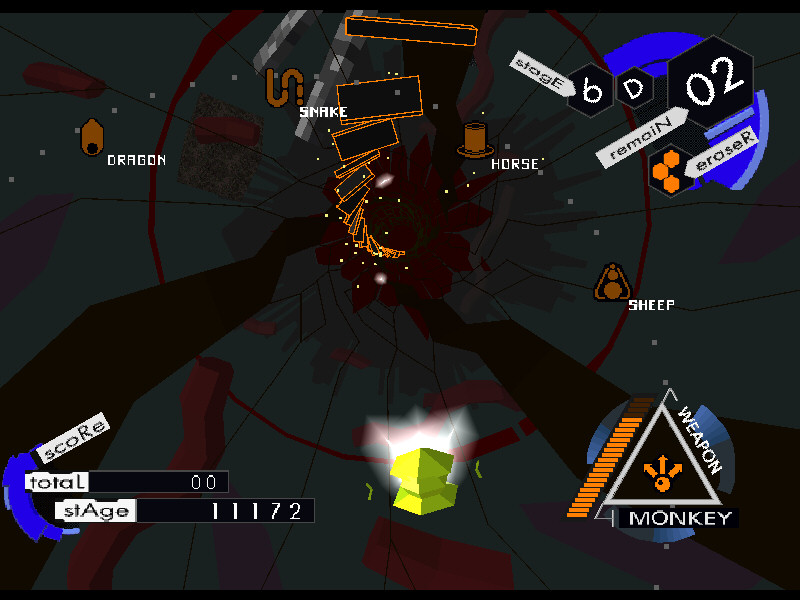Screen dimensions: 800x600
Task: Pick the Horse top-hat weapon icon
Action: [474, 140]
